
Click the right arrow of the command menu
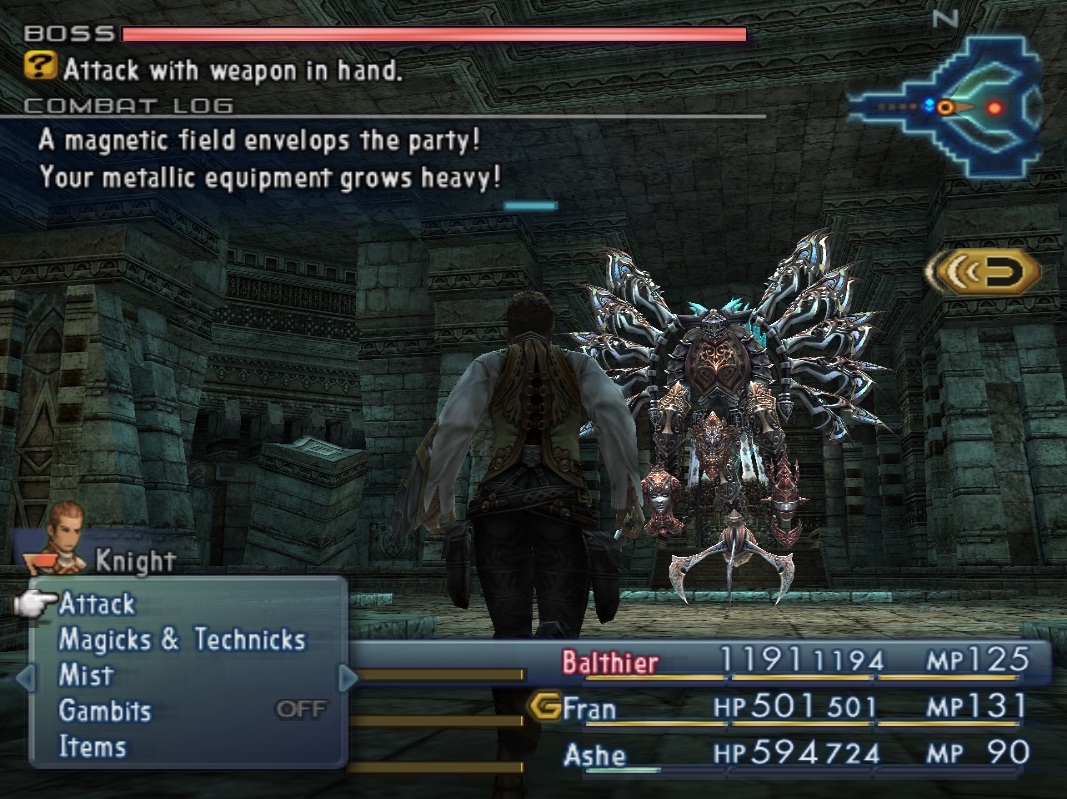click(348, 679)
